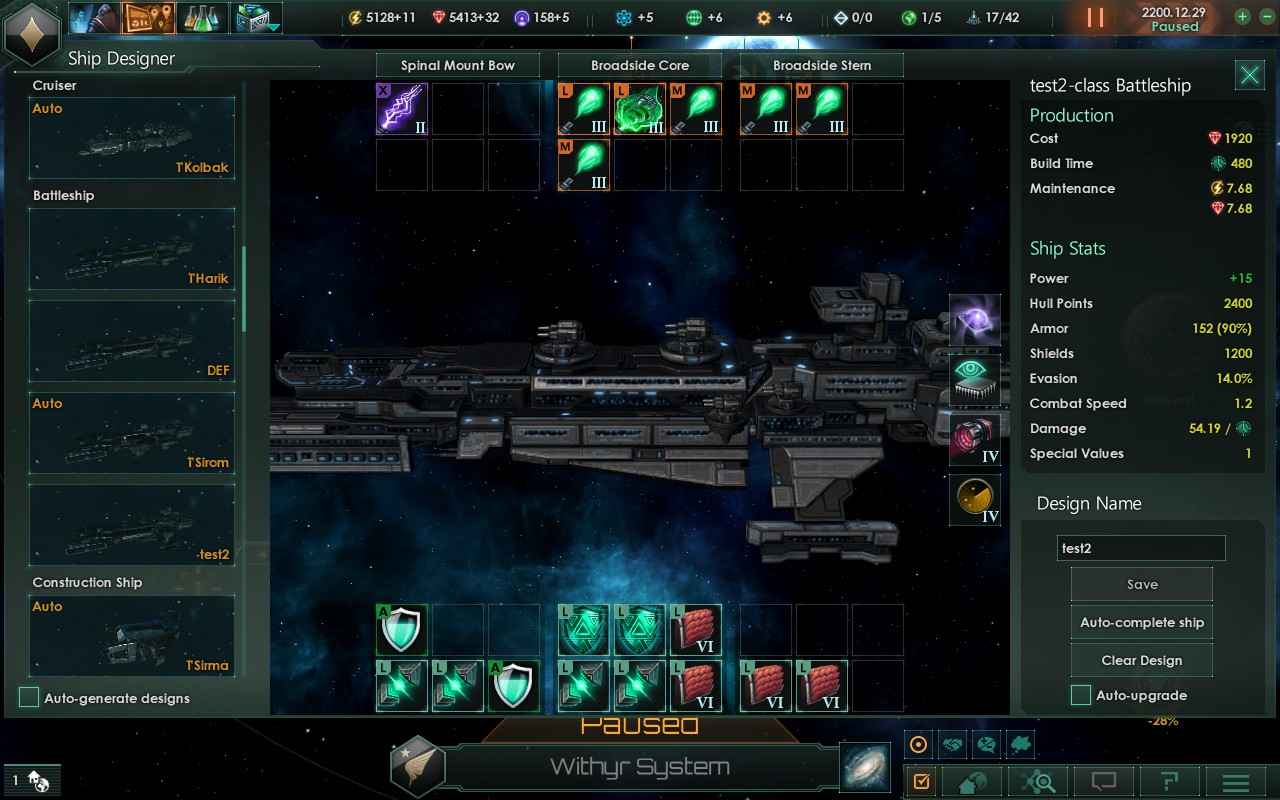The image size is (1280, 800).
Task: Choose the Broadside Stern section
Action: point(822,66)
